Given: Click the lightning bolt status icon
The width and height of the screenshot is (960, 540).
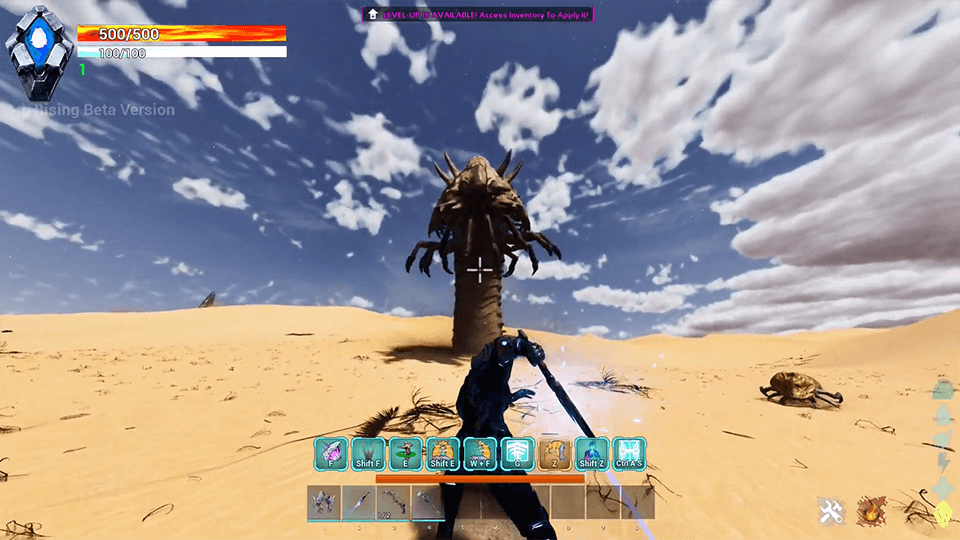Looking at the screenshot, I should 943,463.
